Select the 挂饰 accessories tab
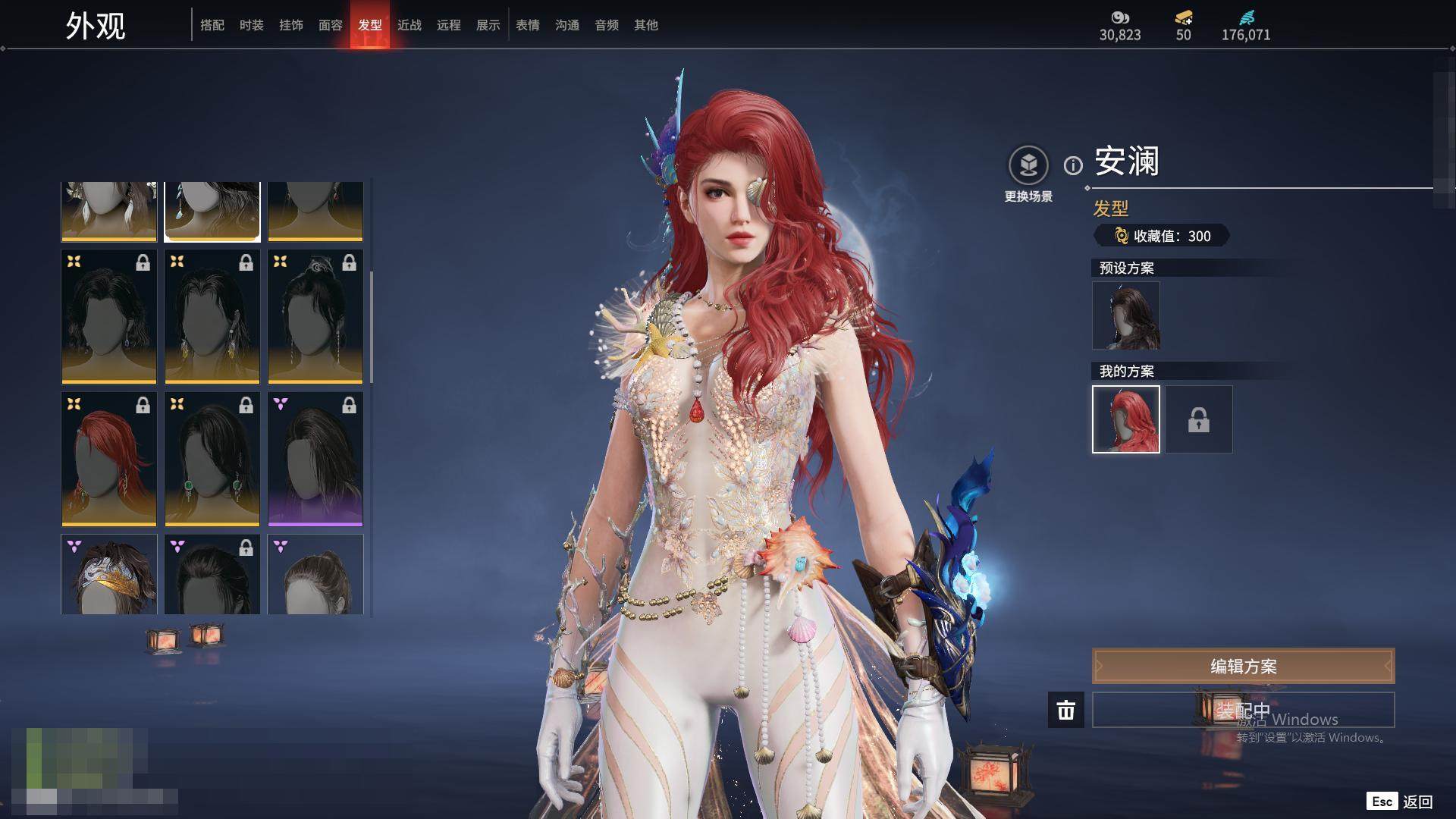This screenshot has width=1456, height=819. click(291, 25)
